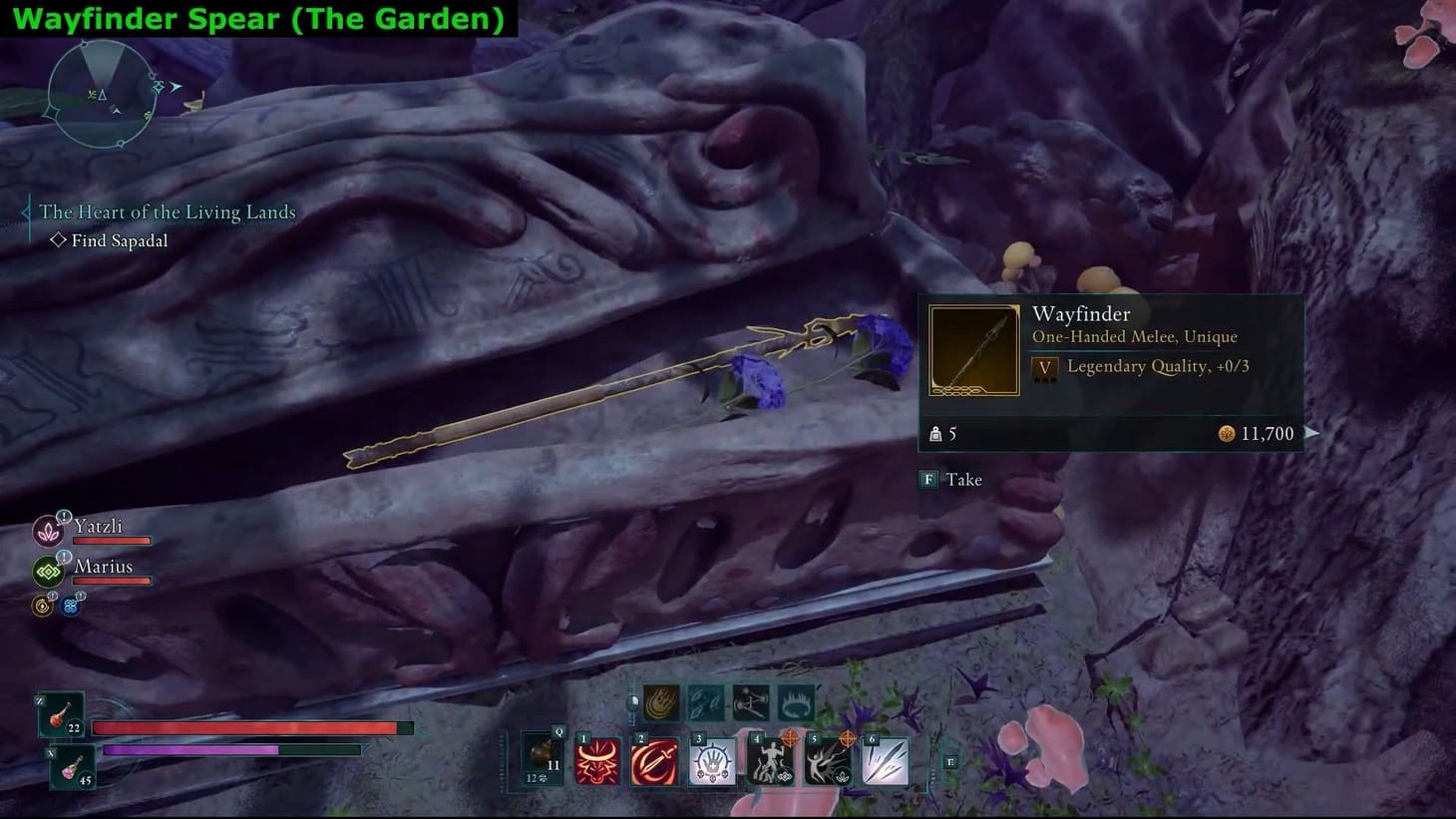The height and width of the screenshot is (819, 1456).
Task: Fire the blade flurry ability in slot 6
Action: (886, 761)
